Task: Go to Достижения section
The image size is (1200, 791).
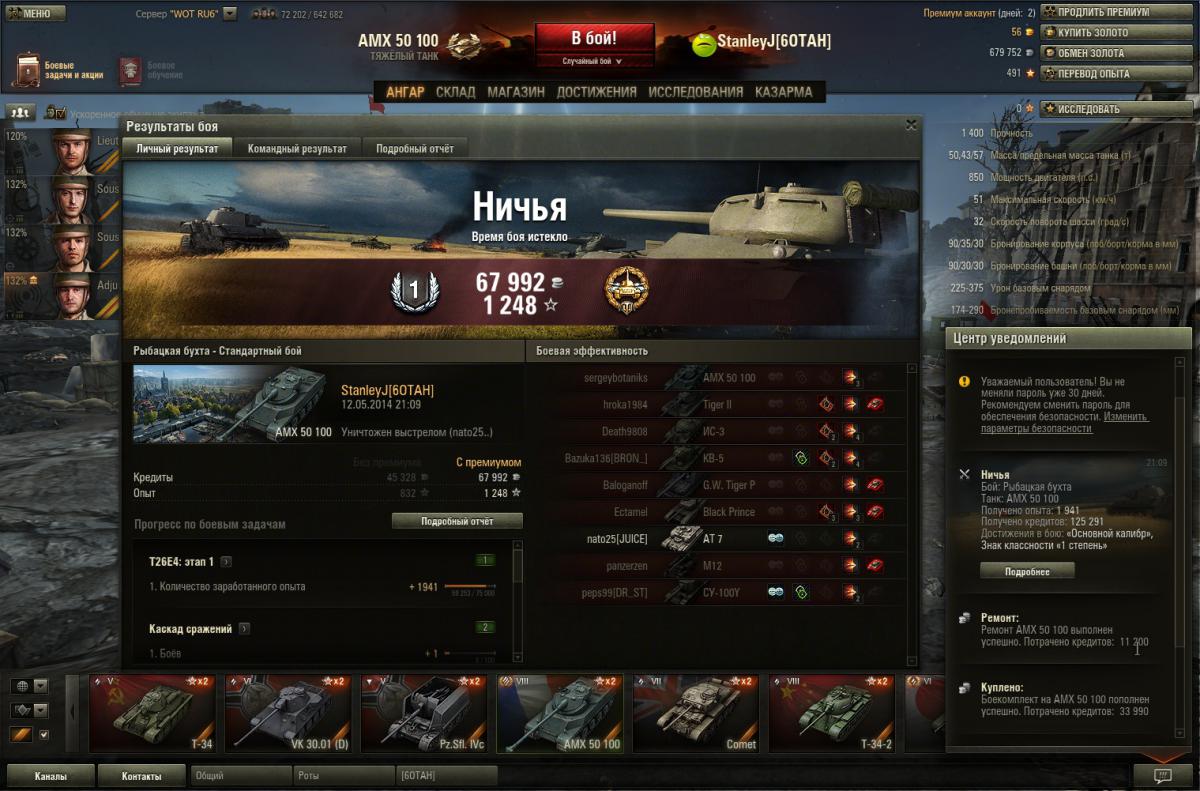Action: coord(596,92)
